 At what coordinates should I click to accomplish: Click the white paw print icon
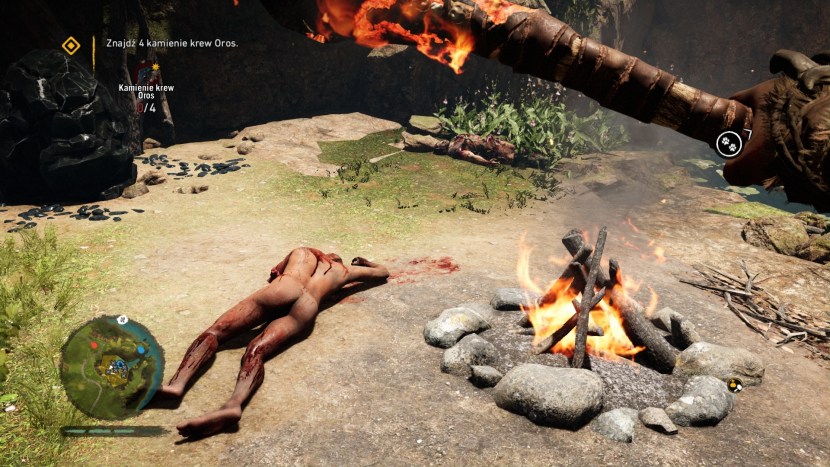pyautogui.click(x=728, y=144)
